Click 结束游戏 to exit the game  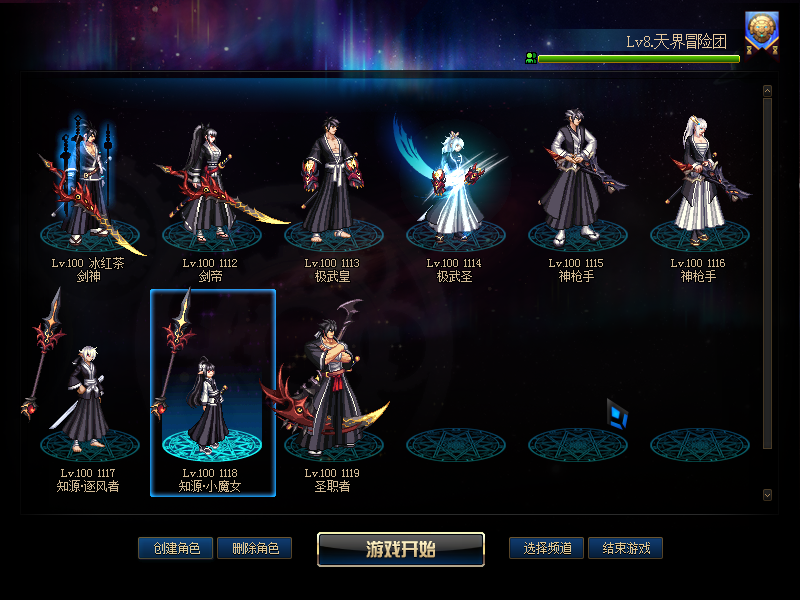(x=625, y=548)
